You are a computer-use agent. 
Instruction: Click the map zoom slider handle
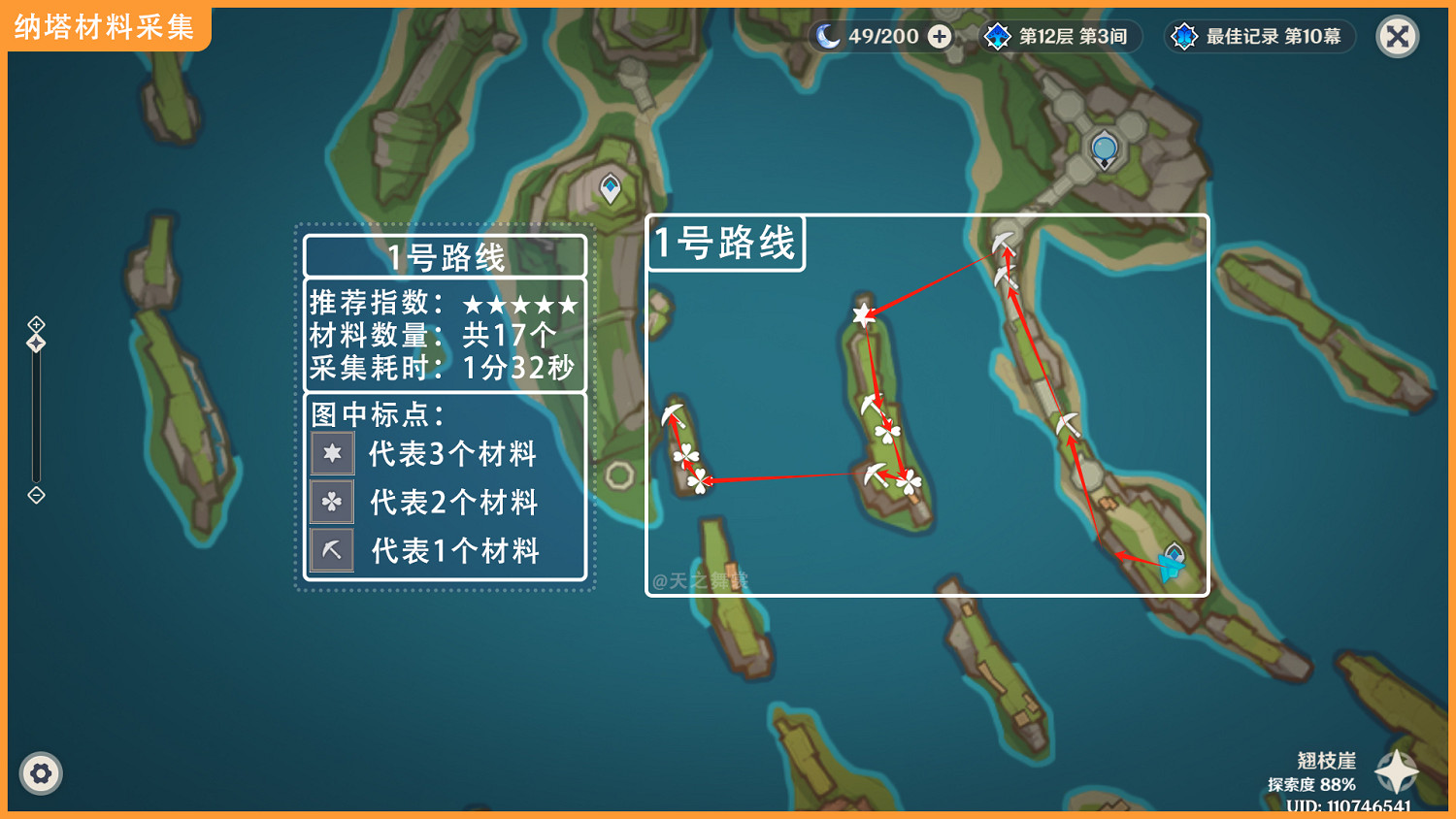point(36,341)
